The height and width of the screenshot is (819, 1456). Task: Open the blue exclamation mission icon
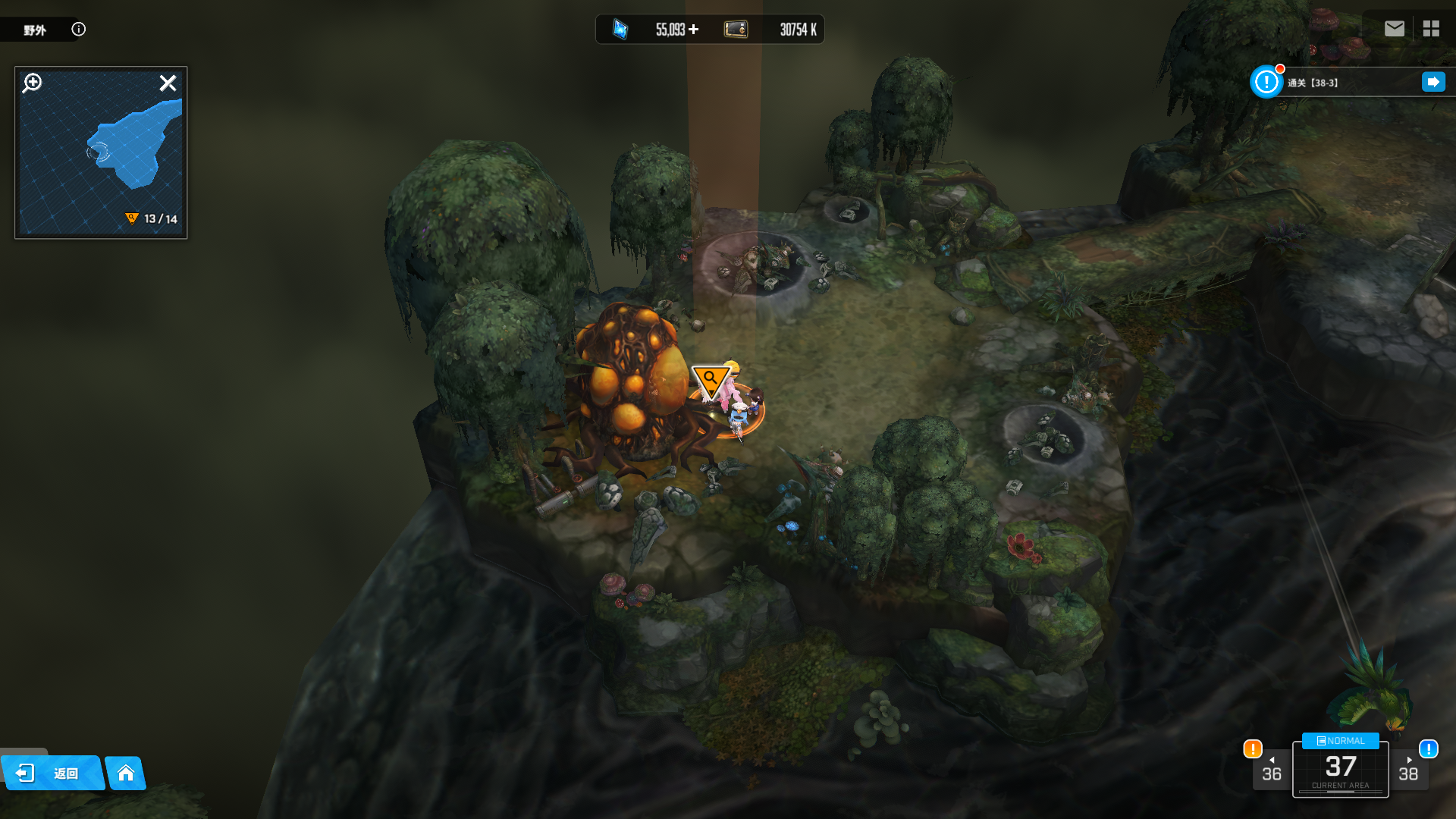pyautogui.click(x=1266, y=82)
